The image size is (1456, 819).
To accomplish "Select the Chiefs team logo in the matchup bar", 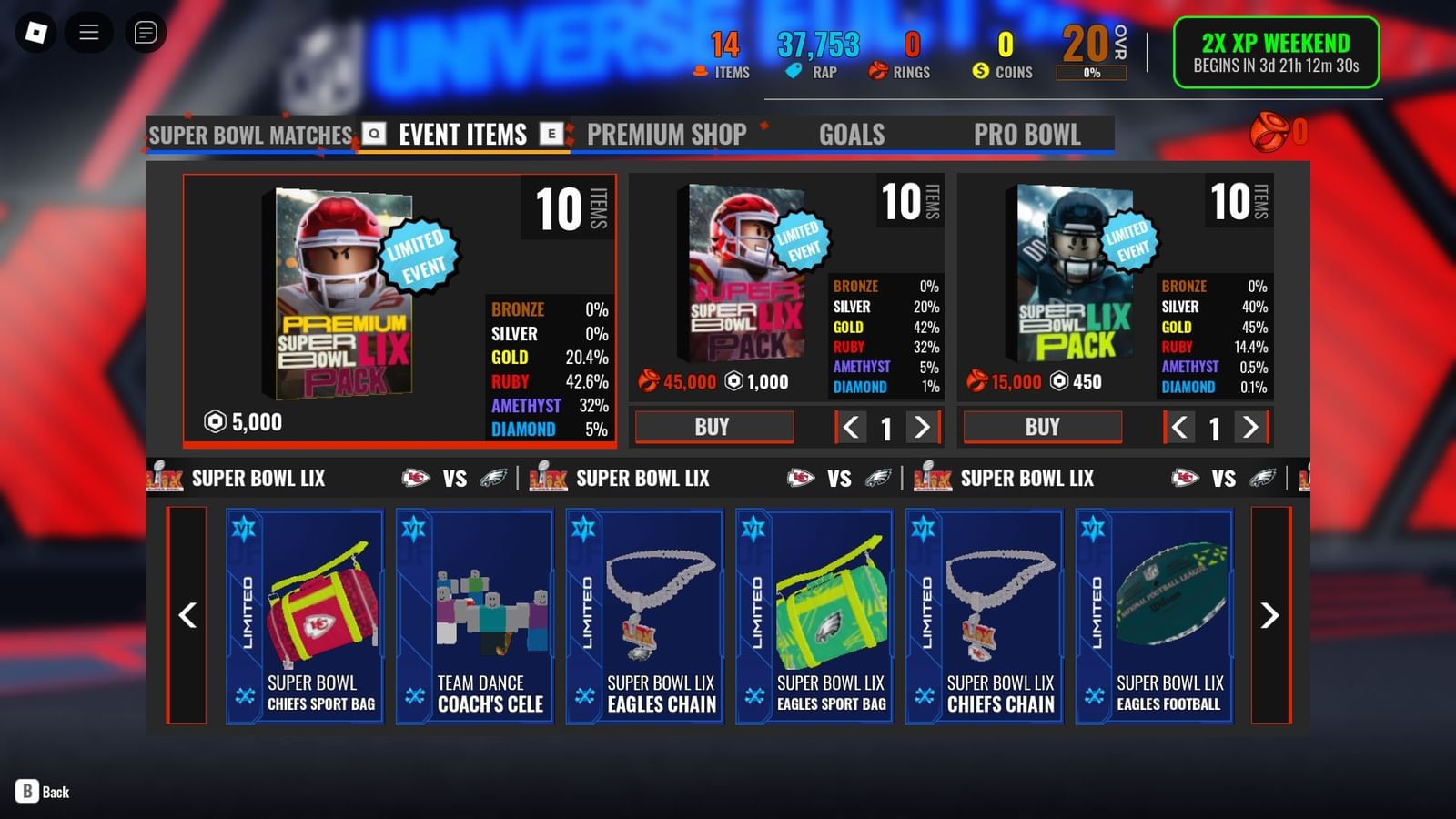I will click(417, 478).
